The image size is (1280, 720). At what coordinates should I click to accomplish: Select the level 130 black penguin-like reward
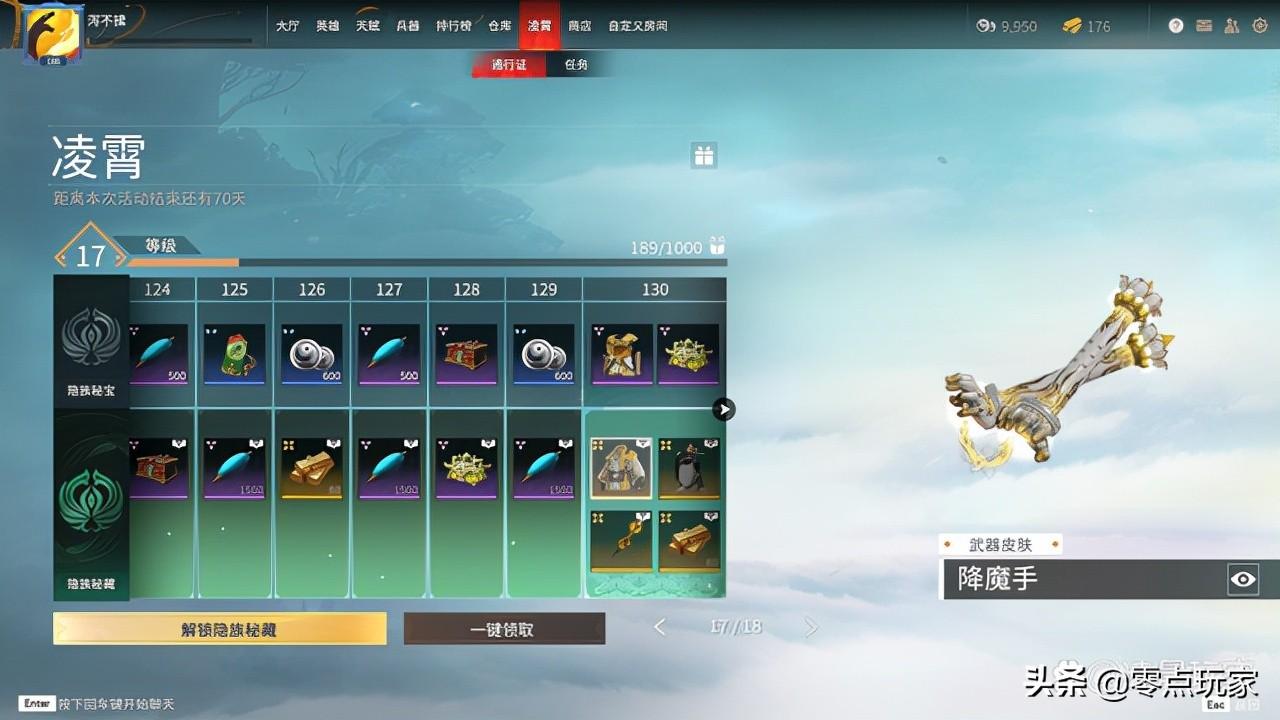tap(689, 468)
